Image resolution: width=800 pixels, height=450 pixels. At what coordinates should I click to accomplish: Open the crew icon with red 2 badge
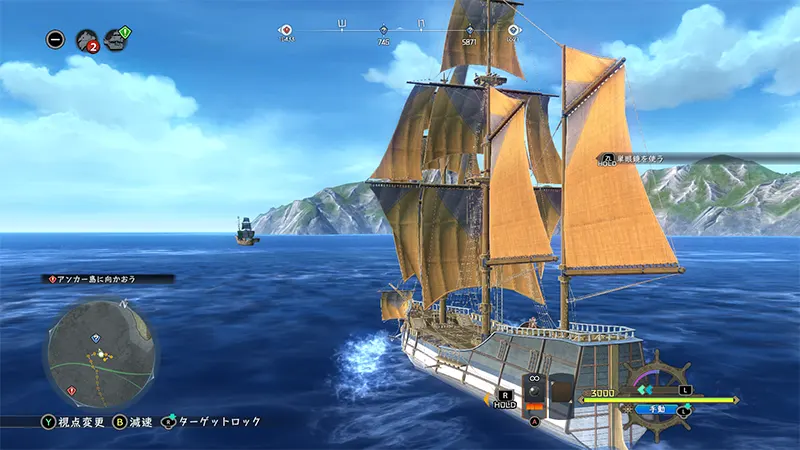(87, 40)
